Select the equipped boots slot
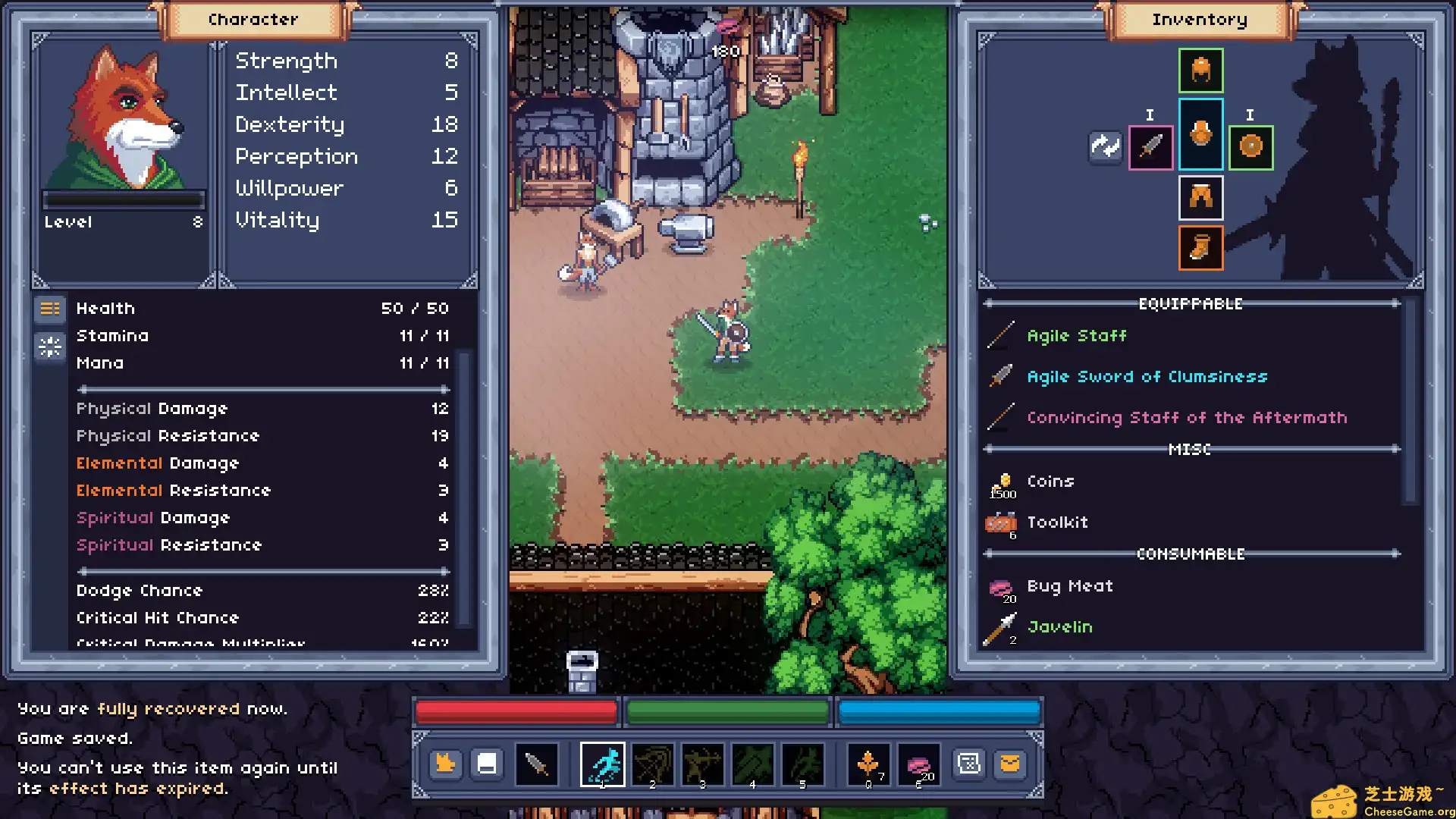1456x819 pixels. pyautogui.click(x=1200, y=248)
